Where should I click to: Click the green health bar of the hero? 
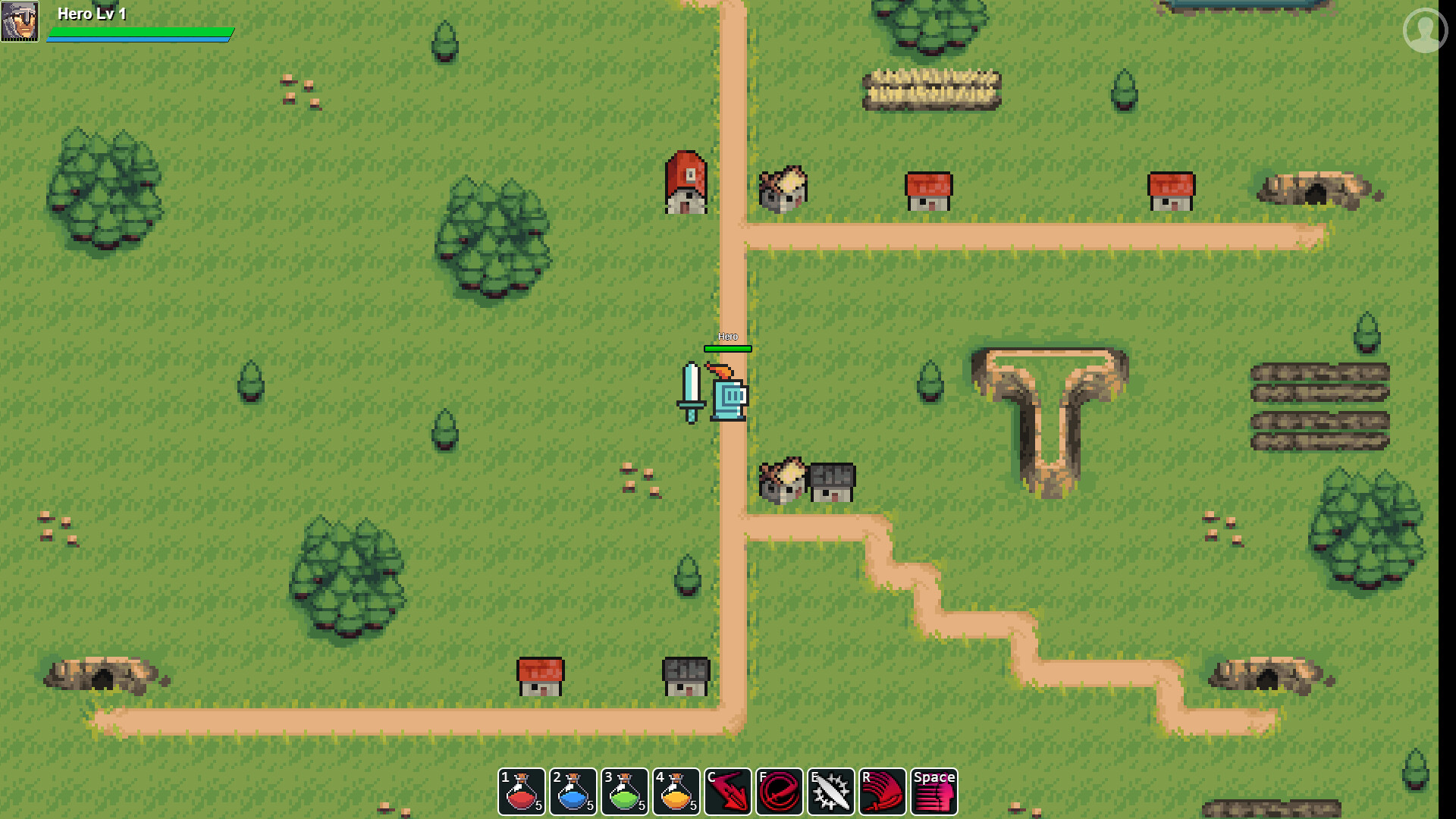pos(140,32)
